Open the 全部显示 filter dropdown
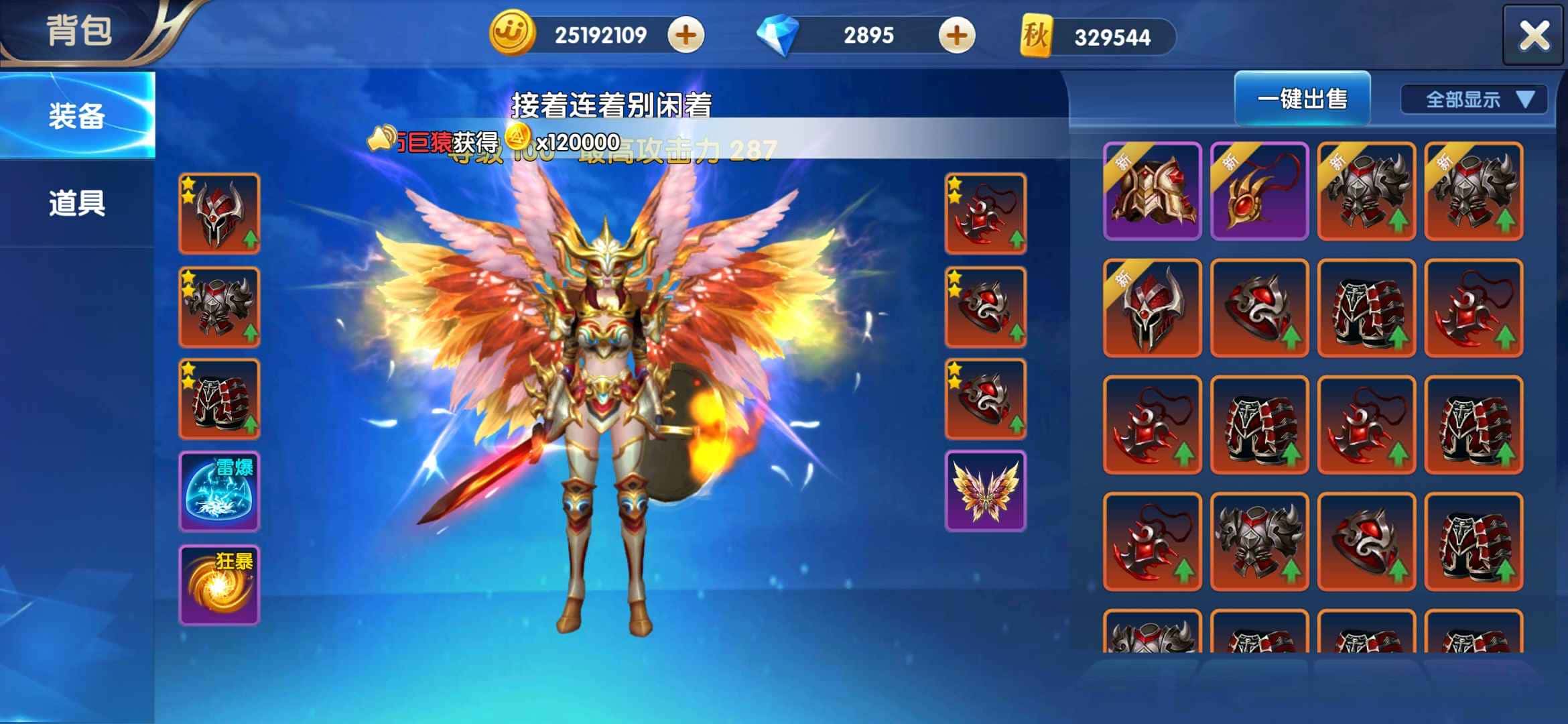1568x724 pixels. coord(1474,100)
